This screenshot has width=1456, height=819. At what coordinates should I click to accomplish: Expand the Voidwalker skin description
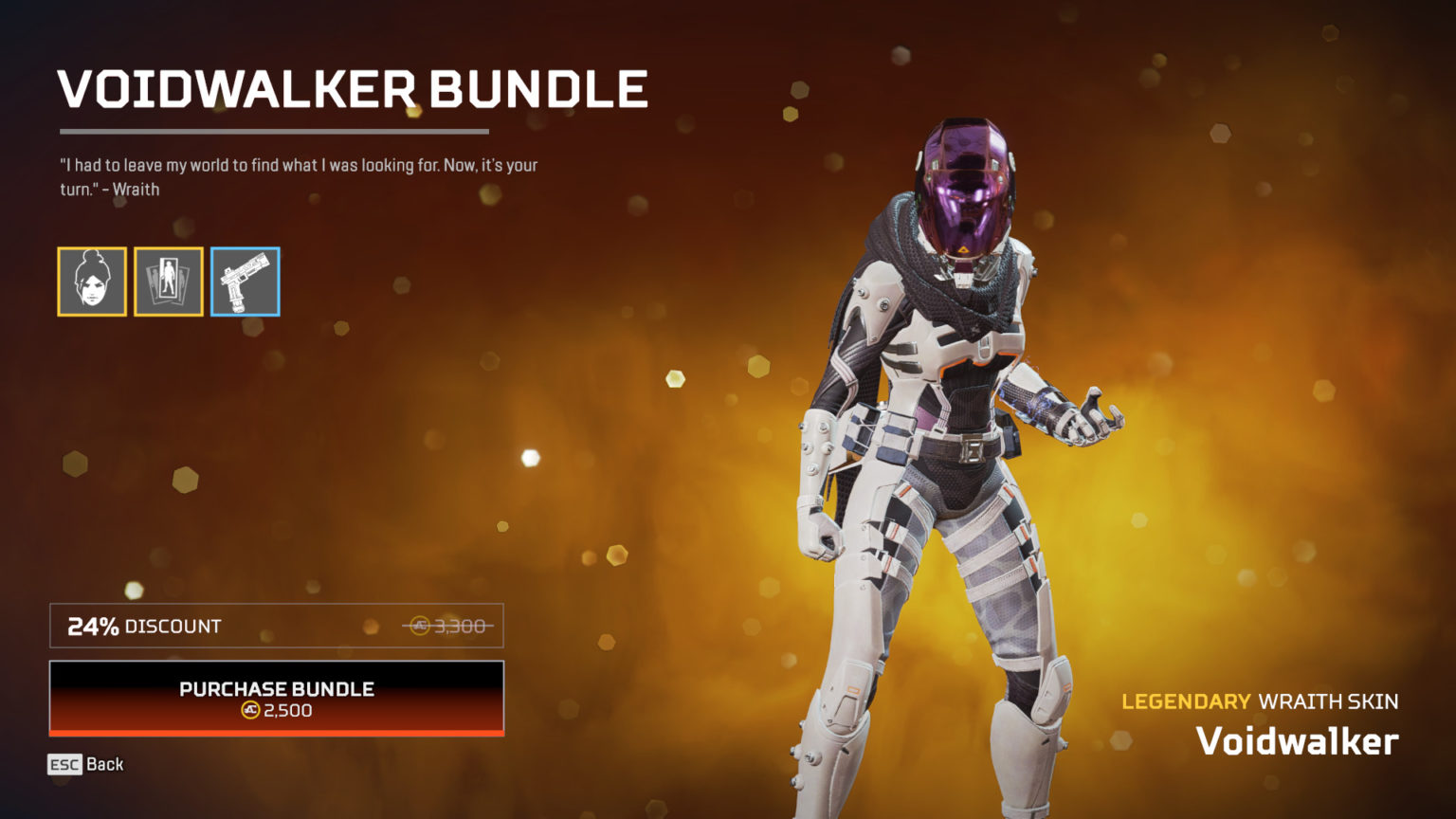click(x=1300, y=740)
